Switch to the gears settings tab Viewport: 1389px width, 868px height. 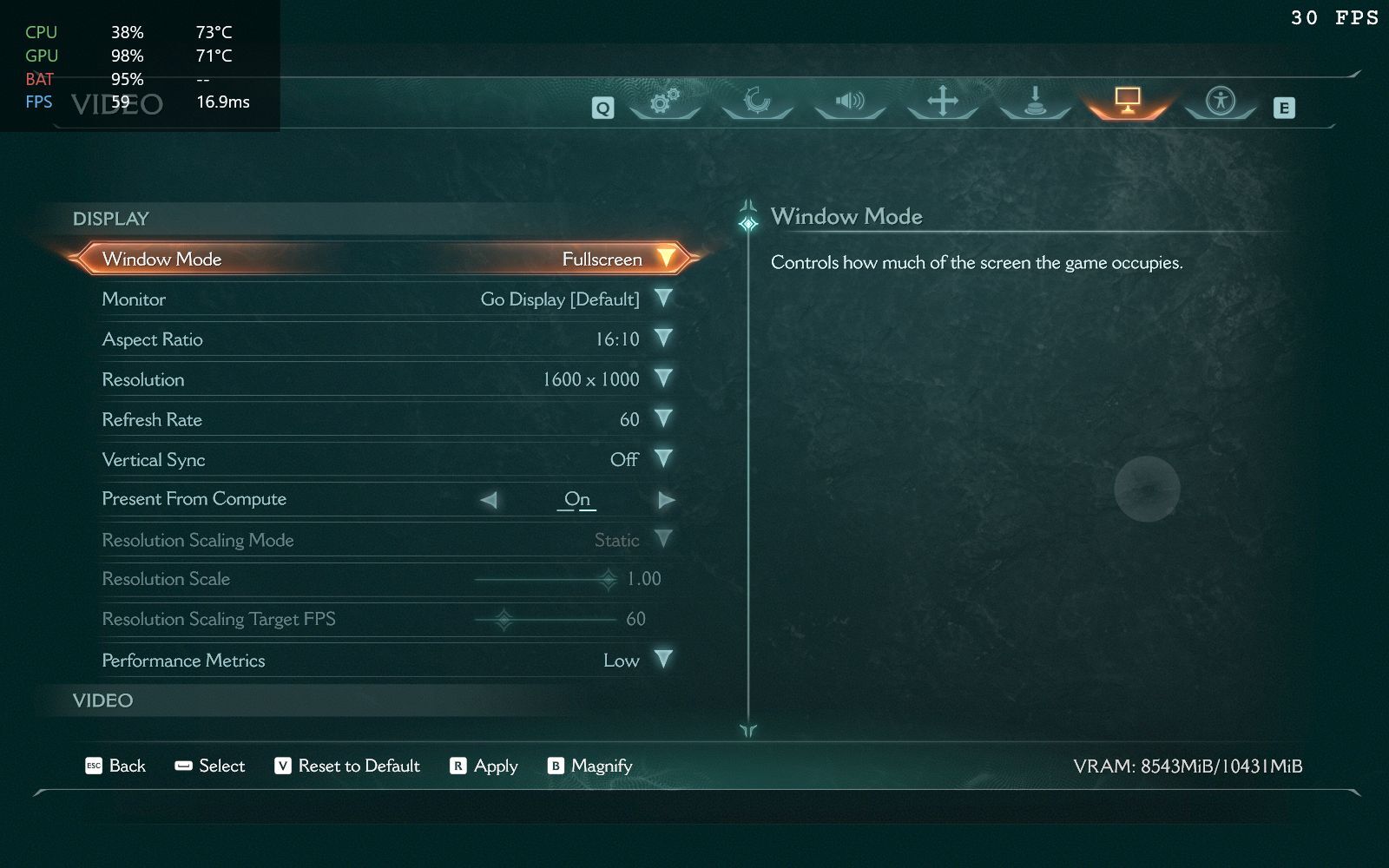(664, 102)
